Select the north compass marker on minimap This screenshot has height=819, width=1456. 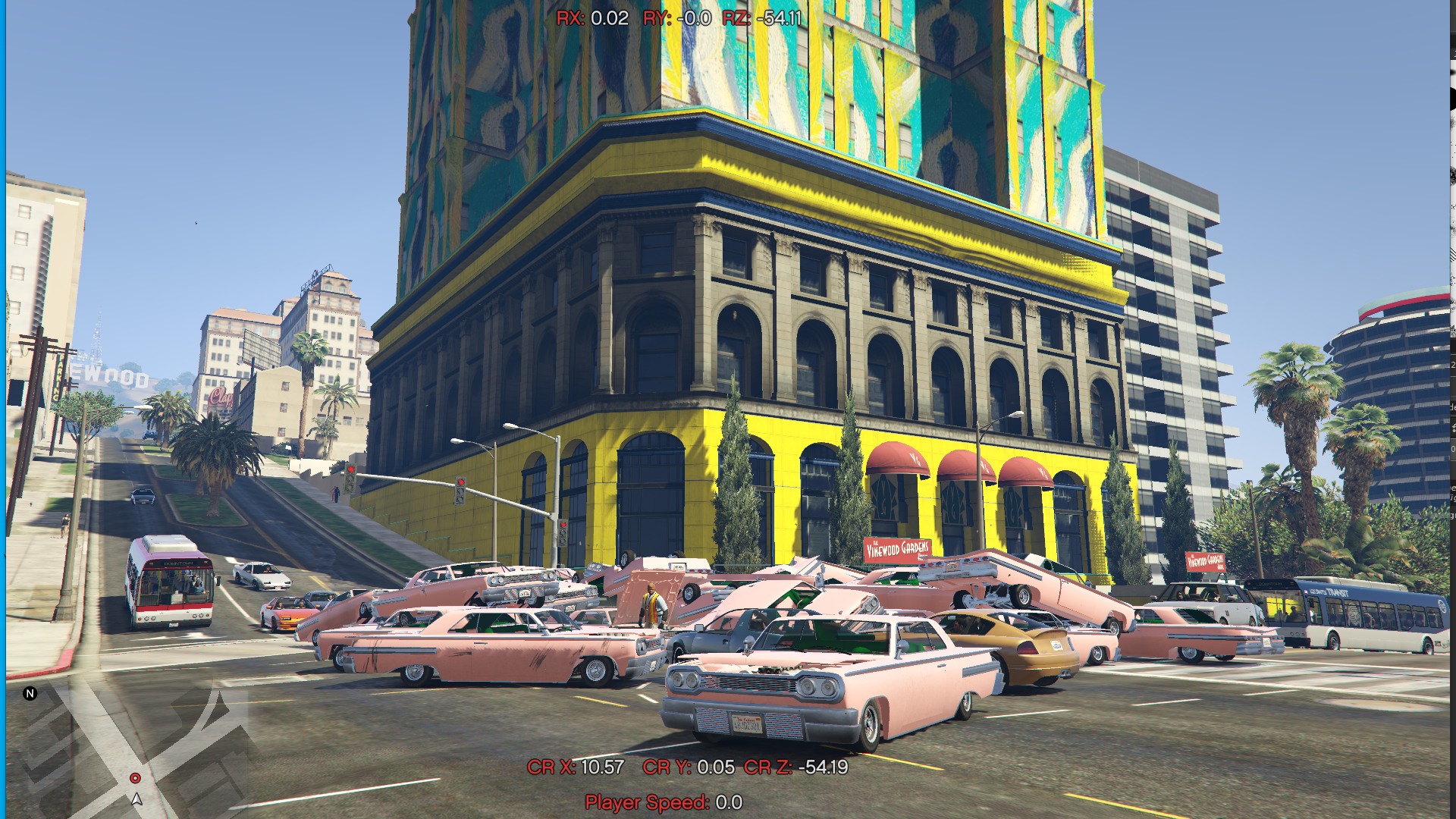pyautogui.click(x=30, y=693)
